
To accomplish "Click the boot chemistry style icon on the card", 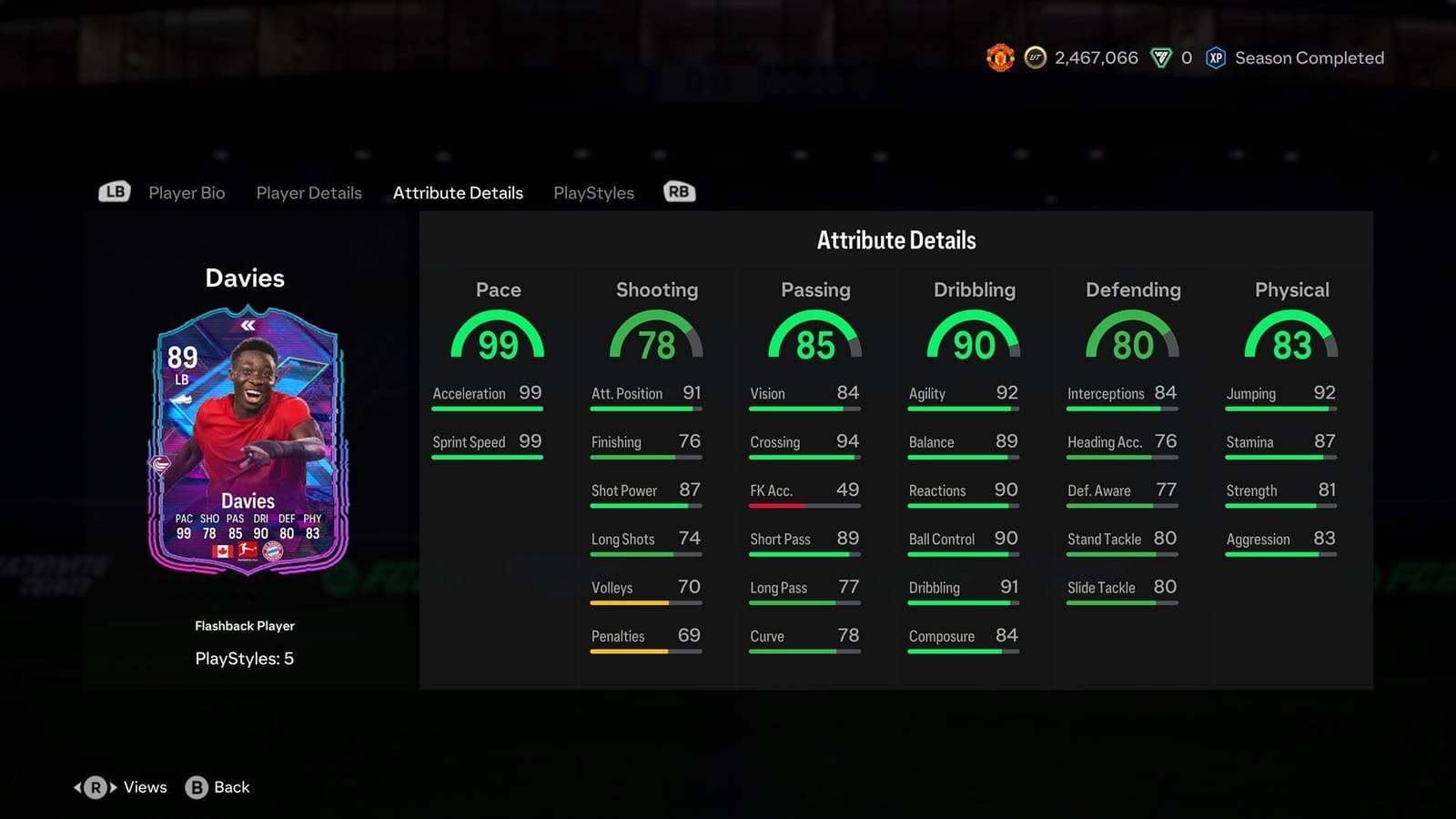I will [x=183, y=399].
